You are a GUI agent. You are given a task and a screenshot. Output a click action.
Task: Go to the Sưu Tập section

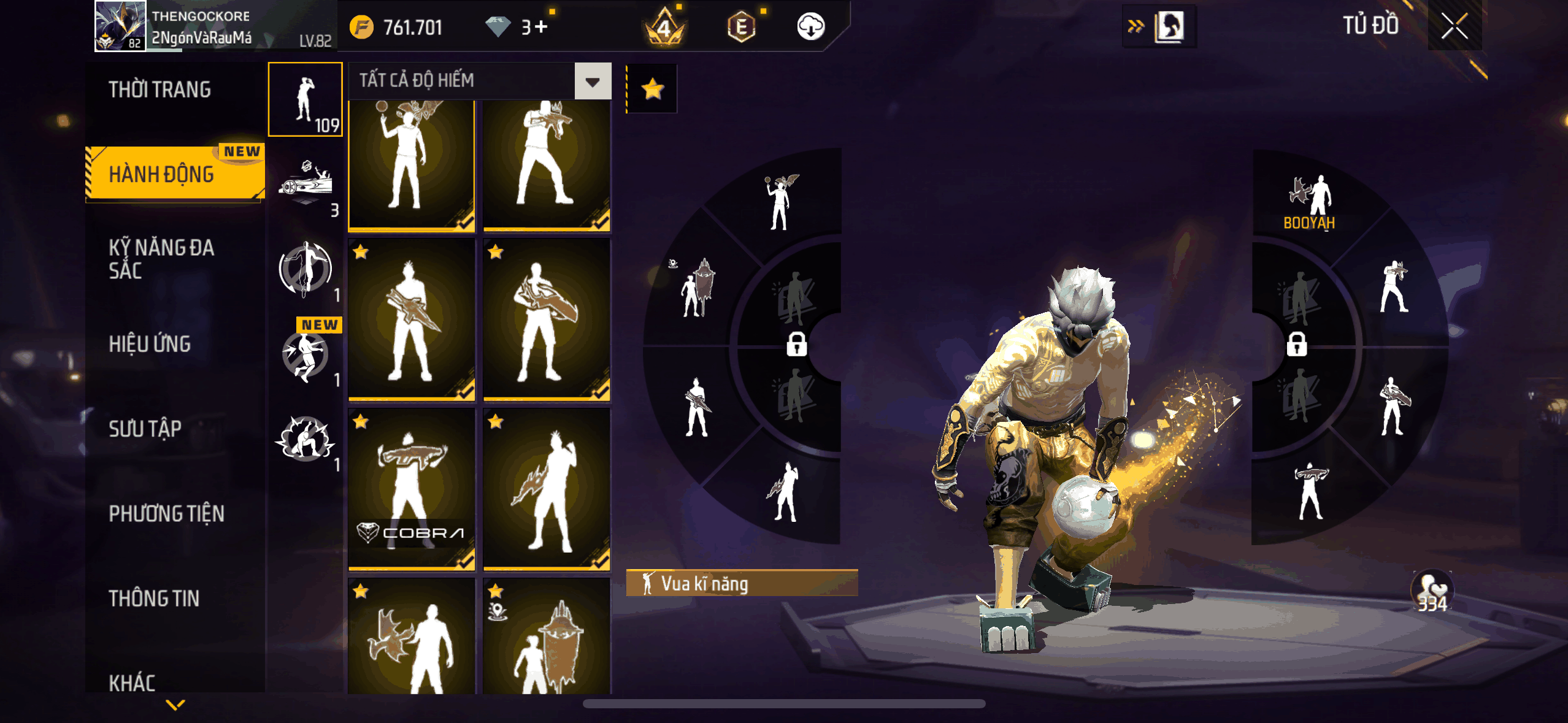(x=145, y=429)
